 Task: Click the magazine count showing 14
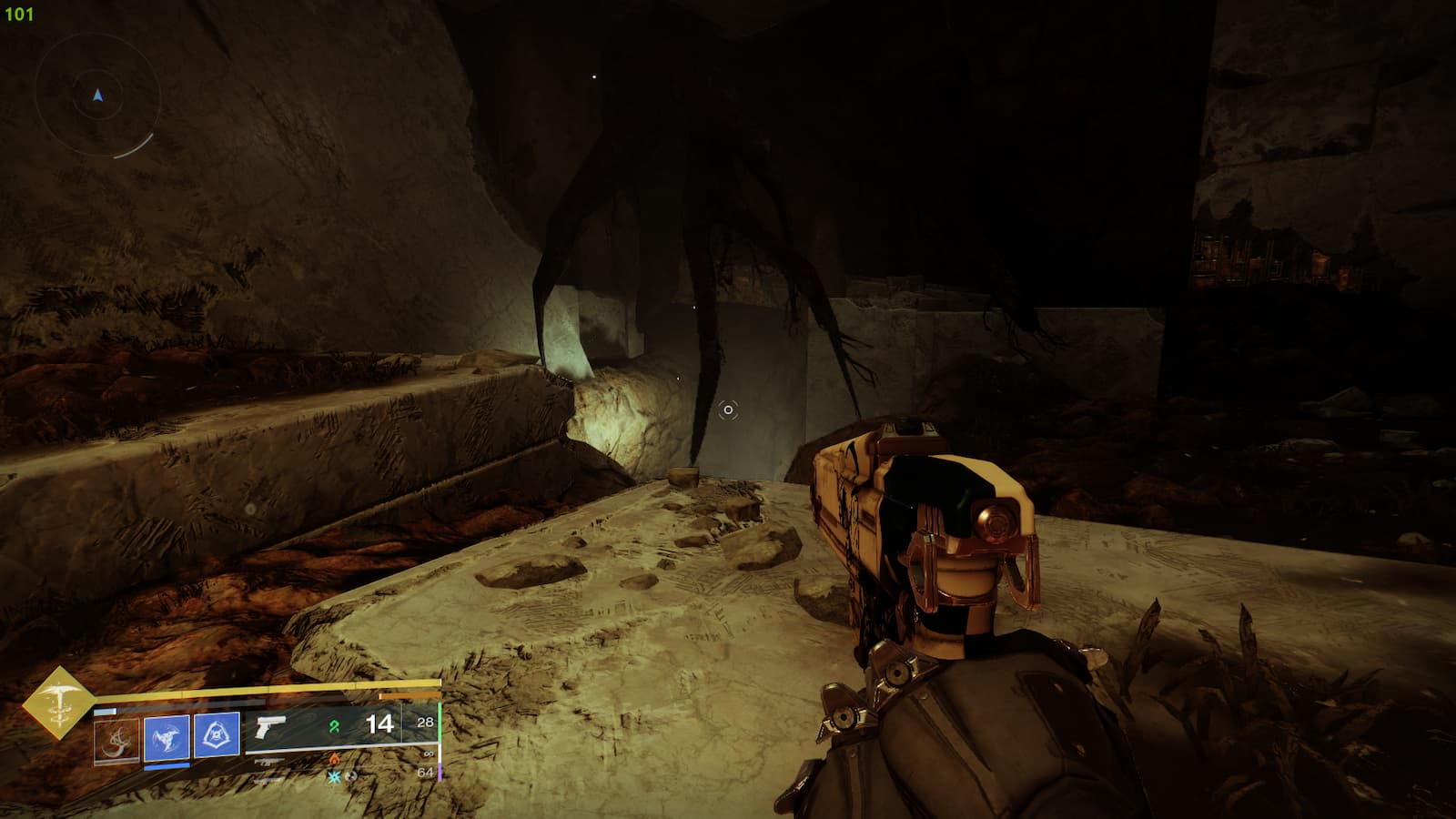point(379,724)
